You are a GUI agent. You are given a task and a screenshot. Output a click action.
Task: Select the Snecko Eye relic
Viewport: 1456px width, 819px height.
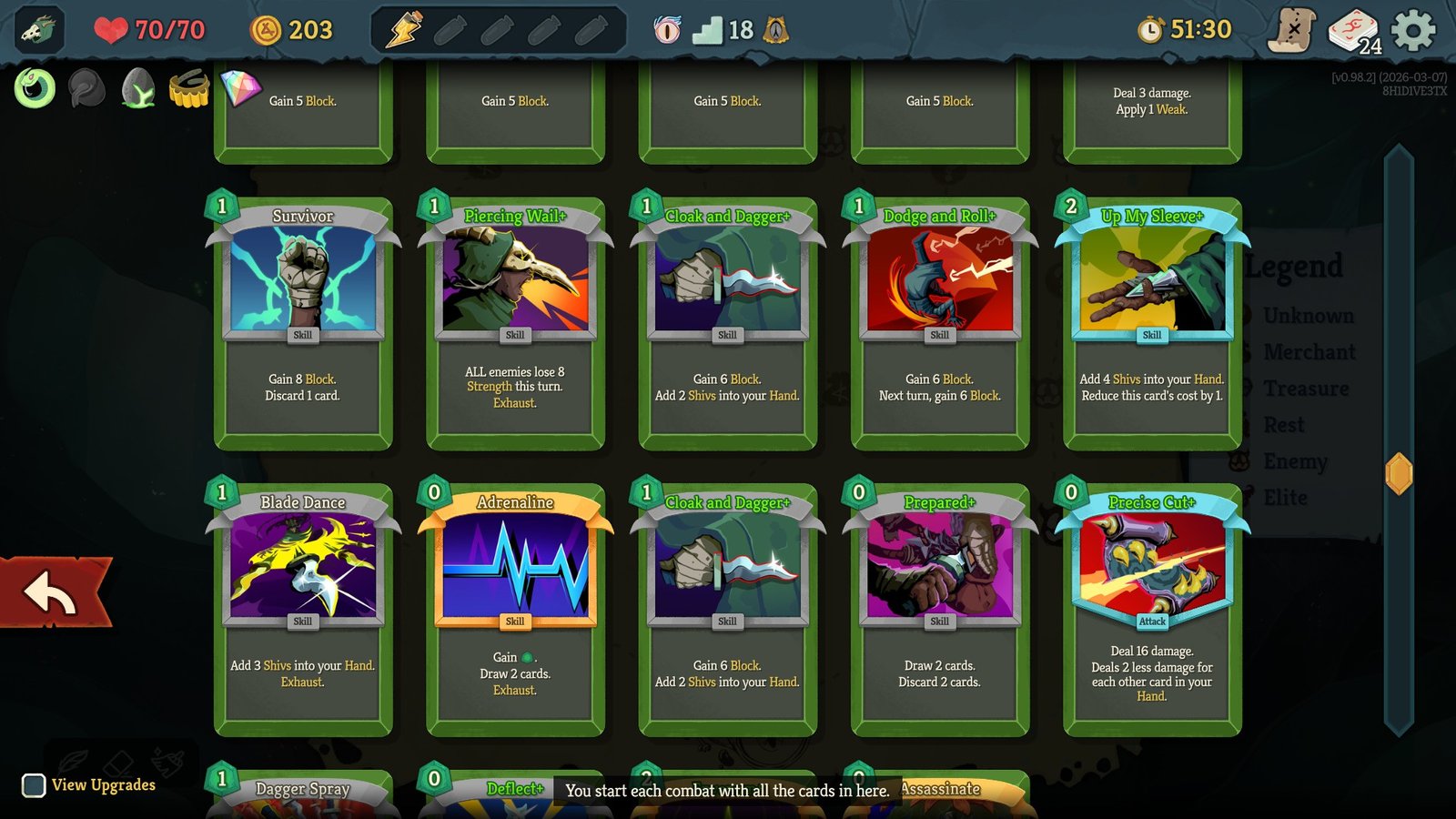35,89
